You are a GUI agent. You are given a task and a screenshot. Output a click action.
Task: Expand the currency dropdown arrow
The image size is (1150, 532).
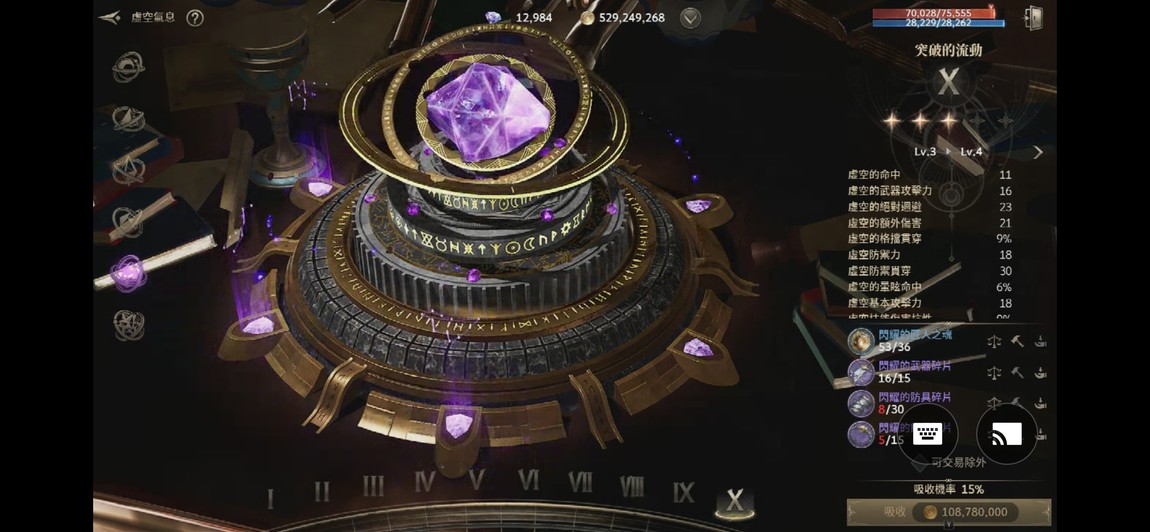[690, 18]
